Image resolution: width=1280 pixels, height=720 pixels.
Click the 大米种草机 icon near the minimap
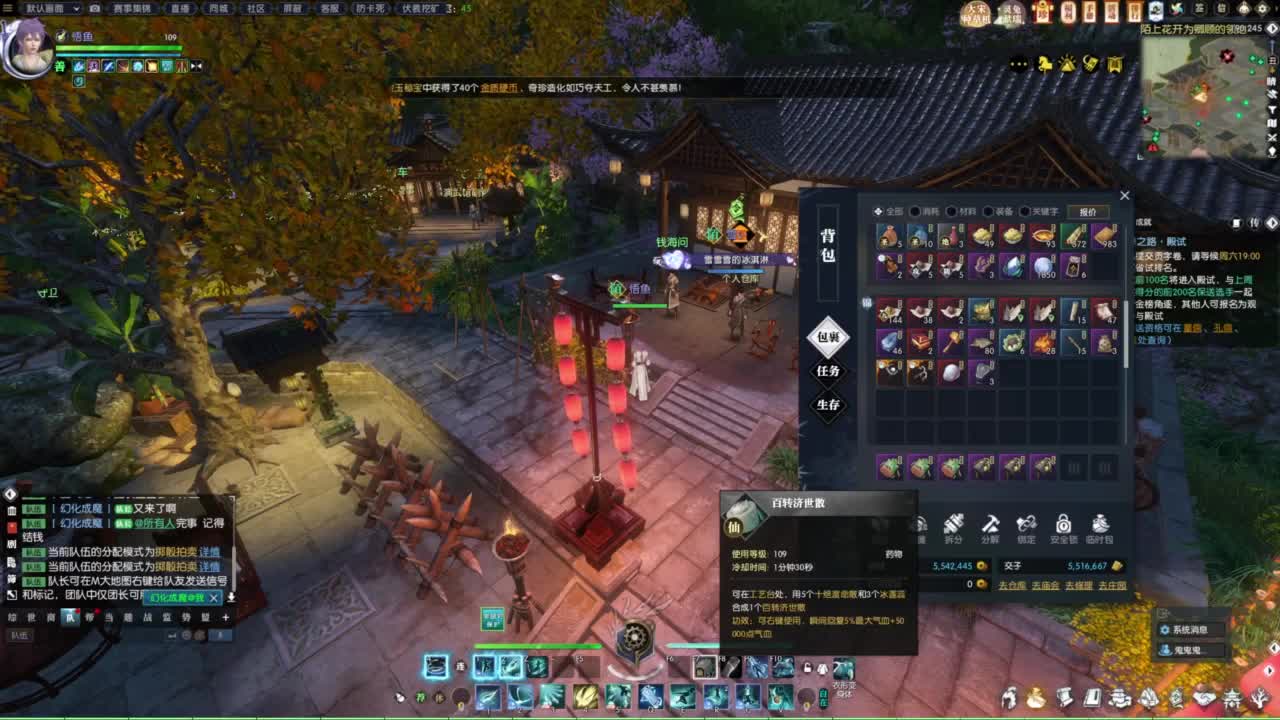[x=976, y=13]
